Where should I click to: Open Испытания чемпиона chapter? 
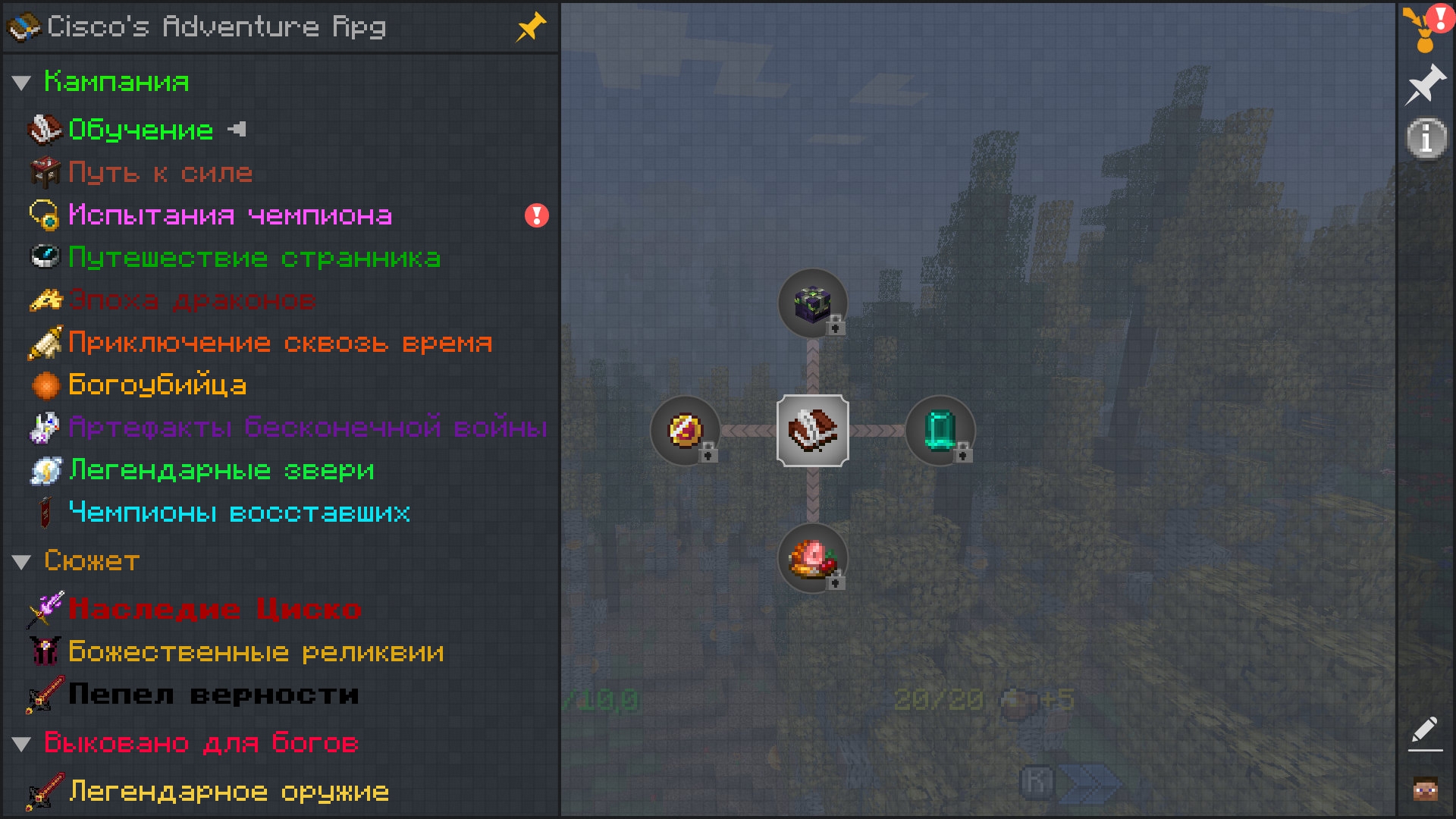coord(230,215)
